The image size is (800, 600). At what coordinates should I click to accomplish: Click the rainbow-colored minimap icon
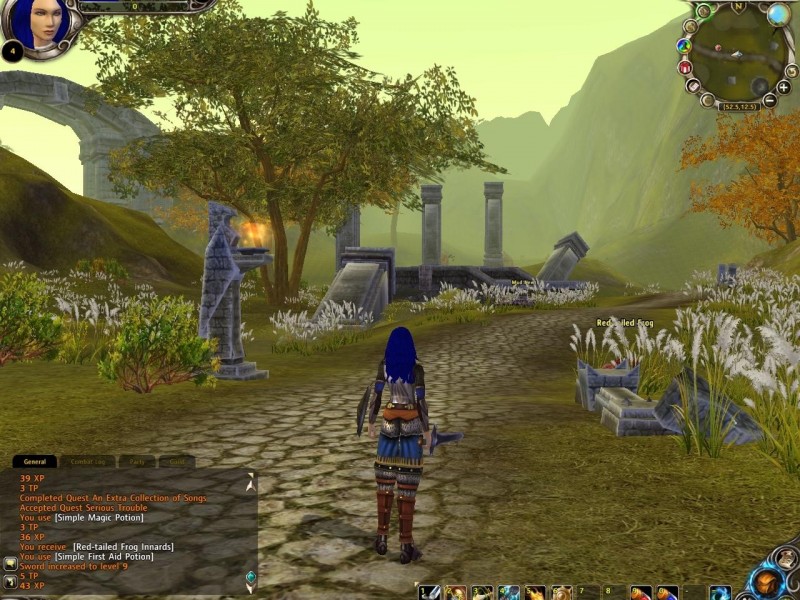click(684, 45)
